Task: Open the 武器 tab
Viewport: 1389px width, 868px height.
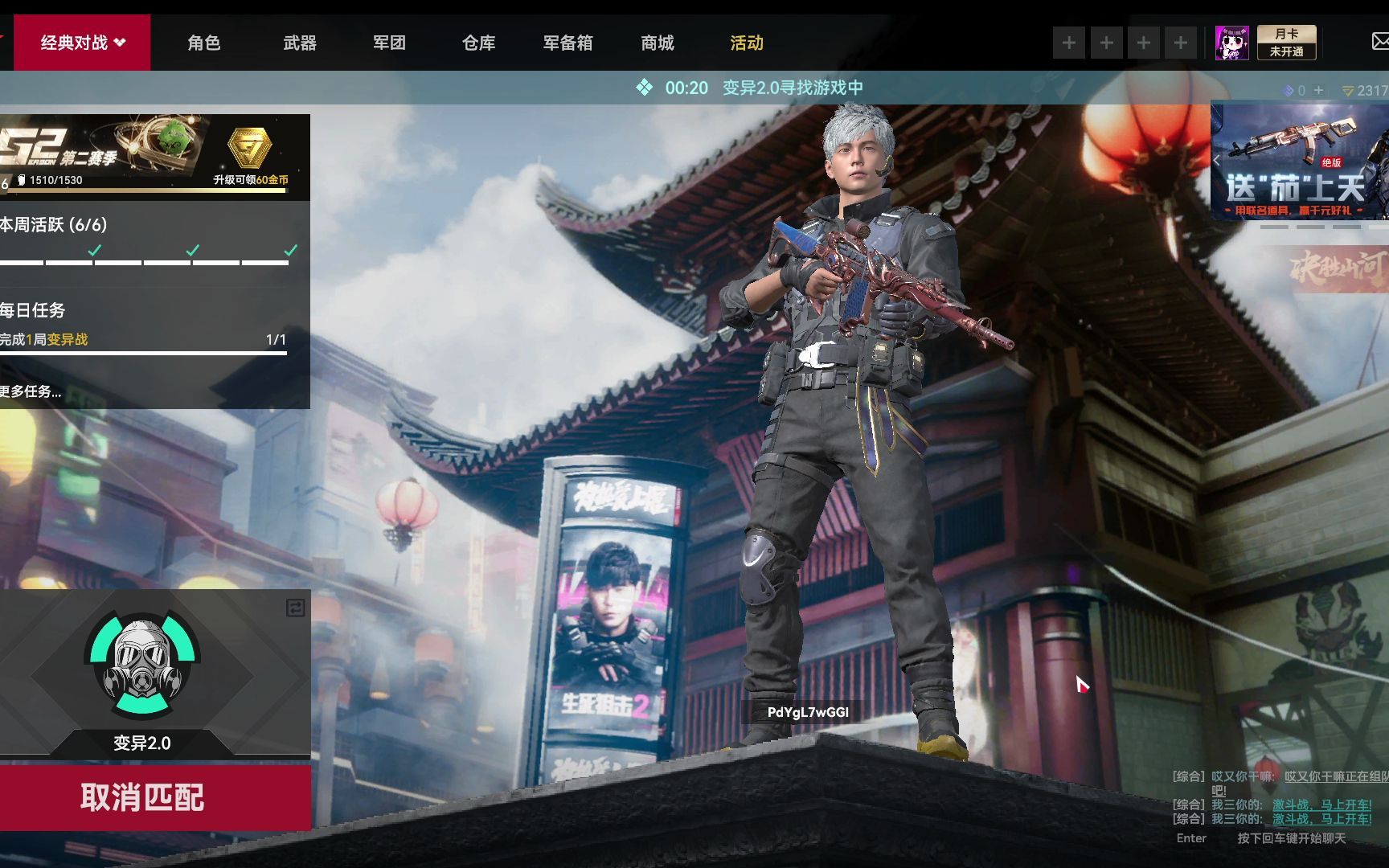Action: 300,43
